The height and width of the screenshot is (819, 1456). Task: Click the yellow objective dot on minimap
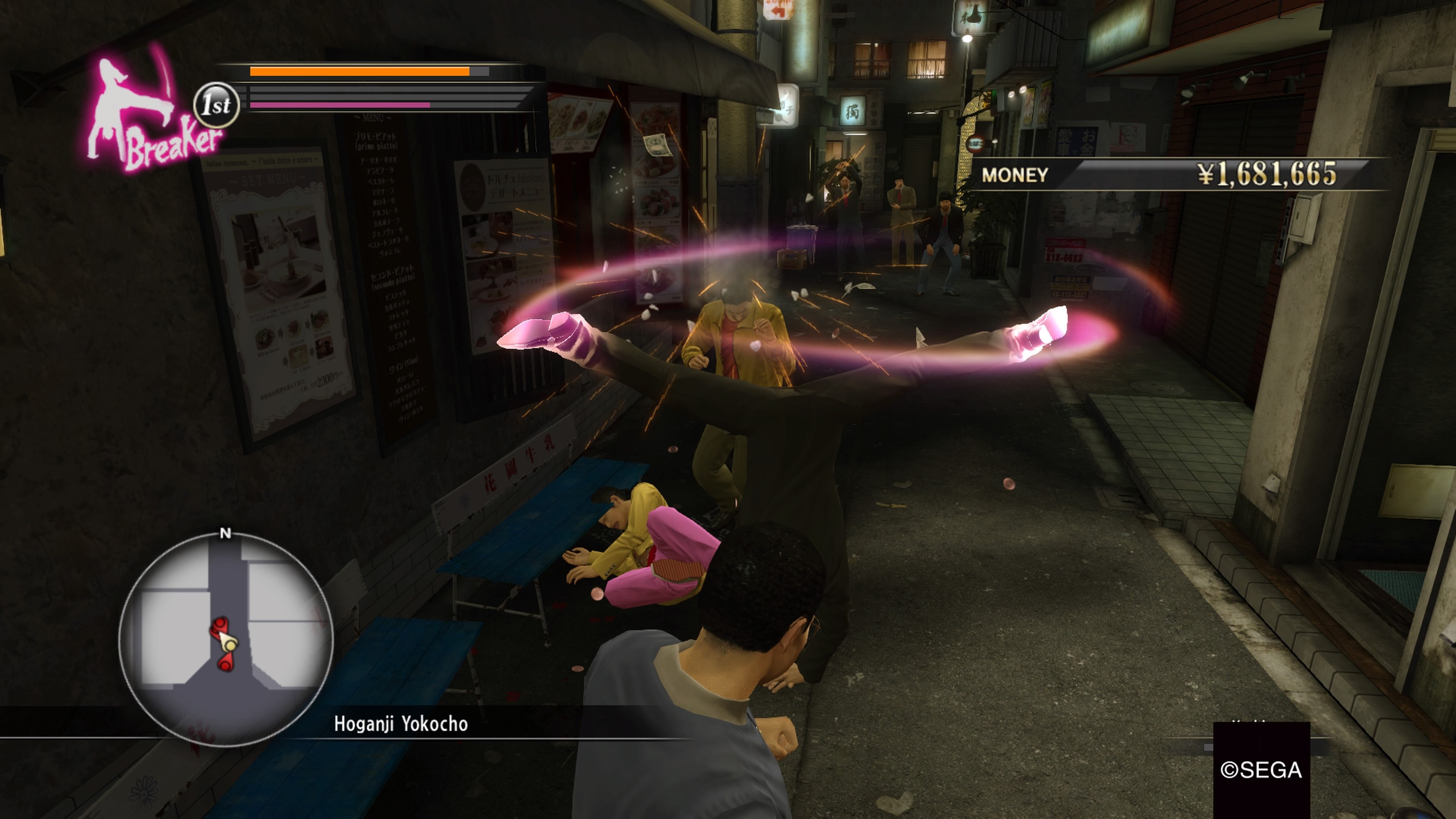tap(229, 645)
